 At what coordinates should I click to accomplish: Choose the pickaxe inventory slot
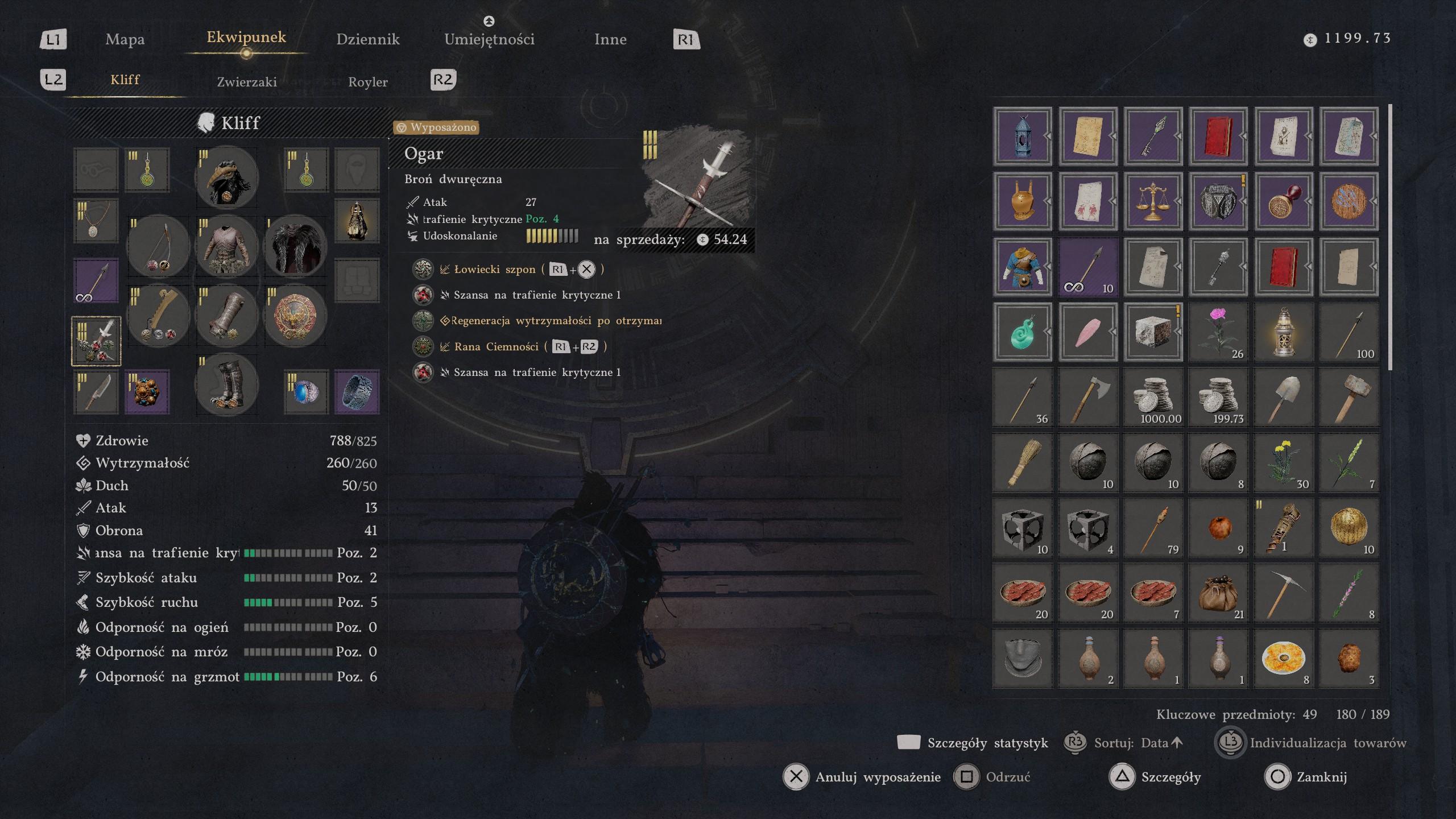click(1283, 593)
